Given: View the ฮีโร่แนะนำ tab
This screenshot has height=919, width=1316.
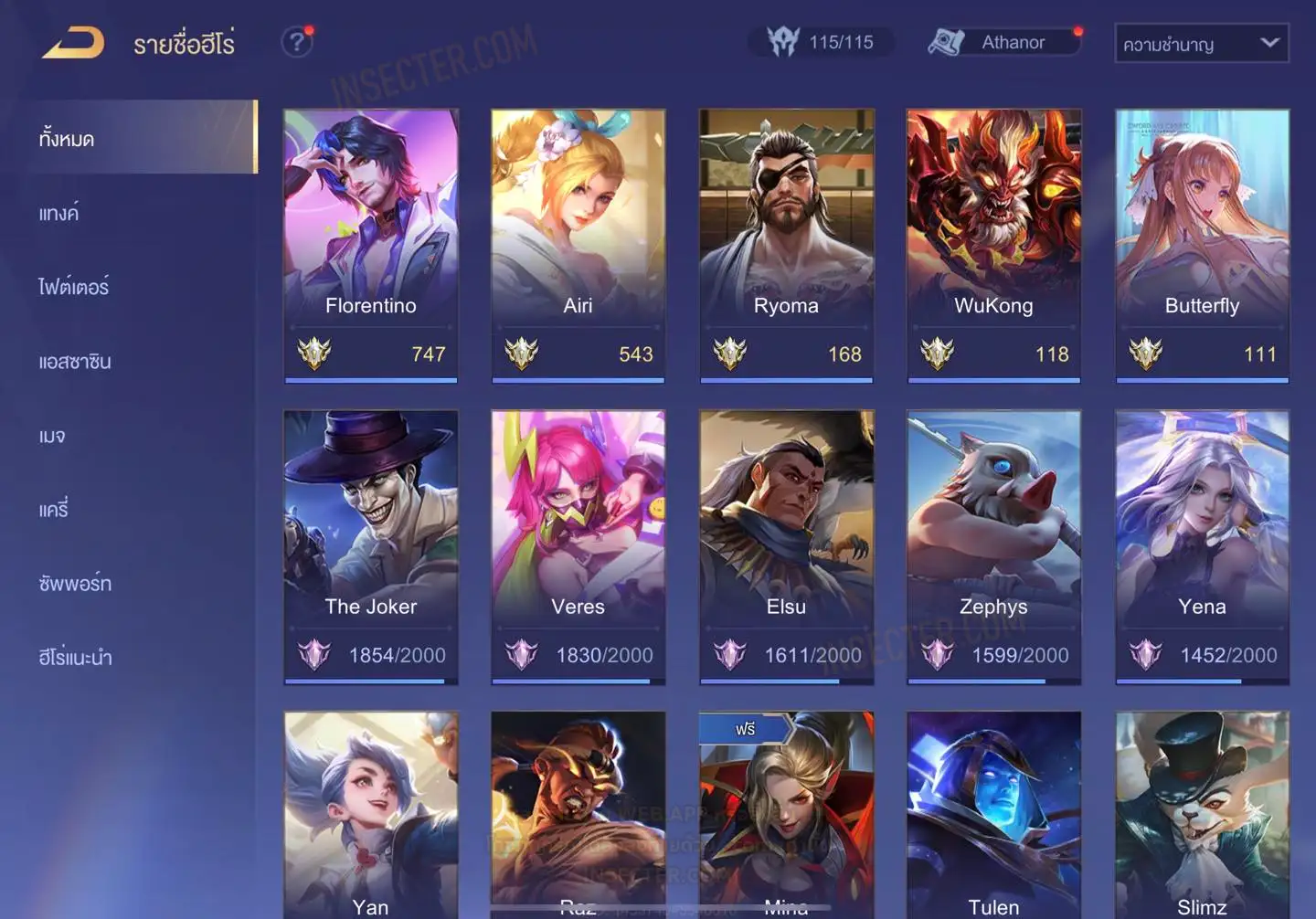Looking at the screenshot, I should 75,658.
